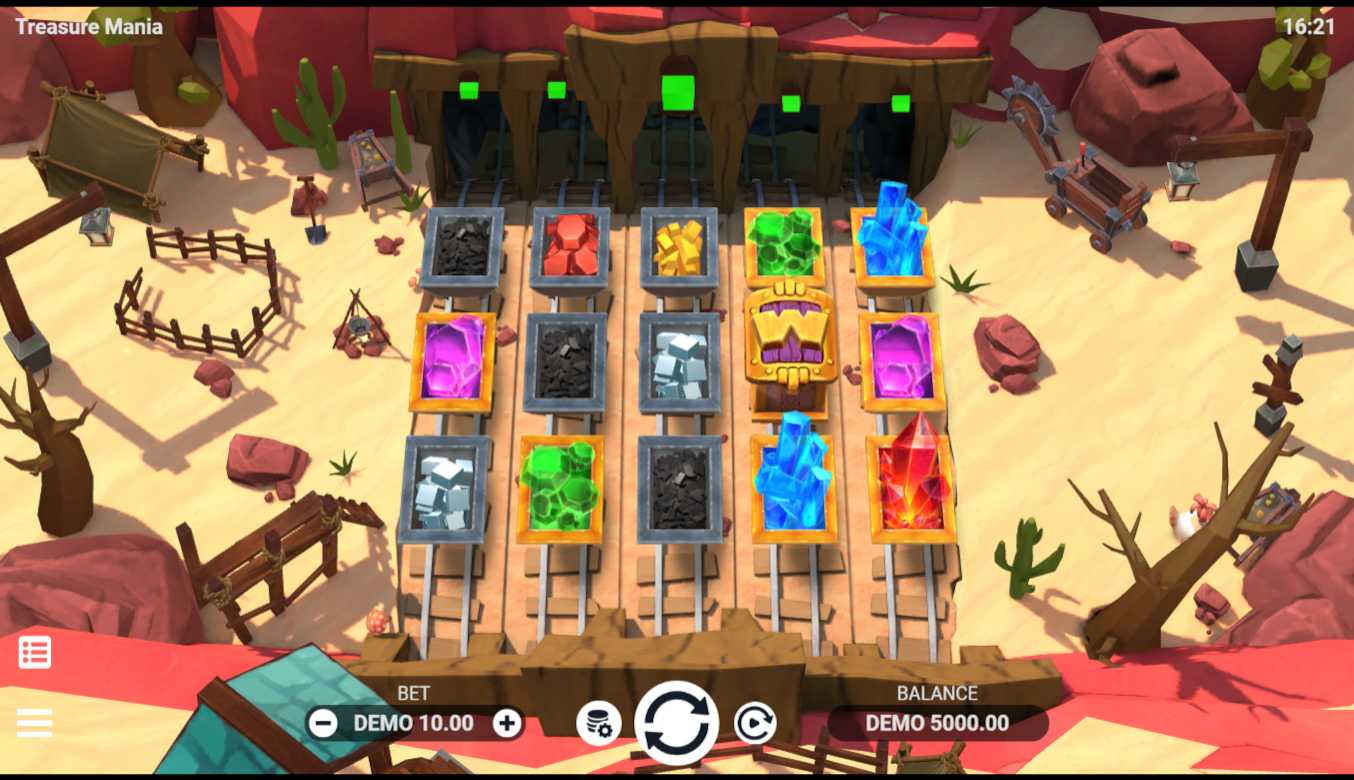This screenshot has height=780, width=1354.
Task: Open the hamburger menu
Action: tap(34, 722)
